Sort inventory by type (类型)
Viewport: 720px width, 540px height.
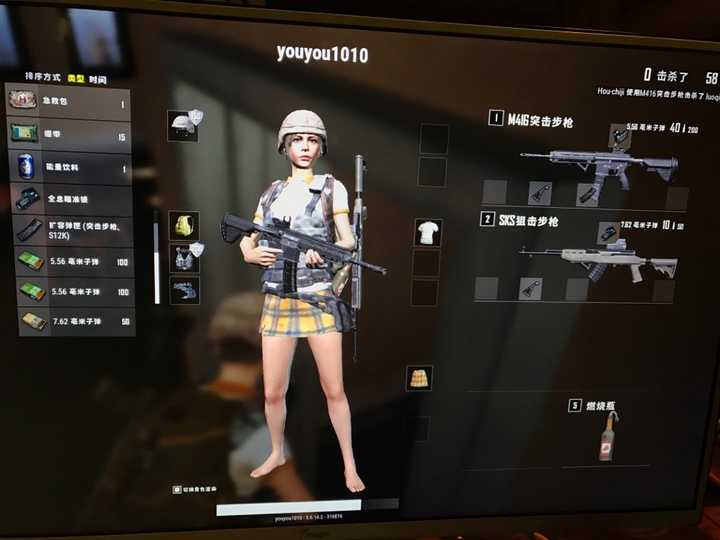tap(75, 79)
